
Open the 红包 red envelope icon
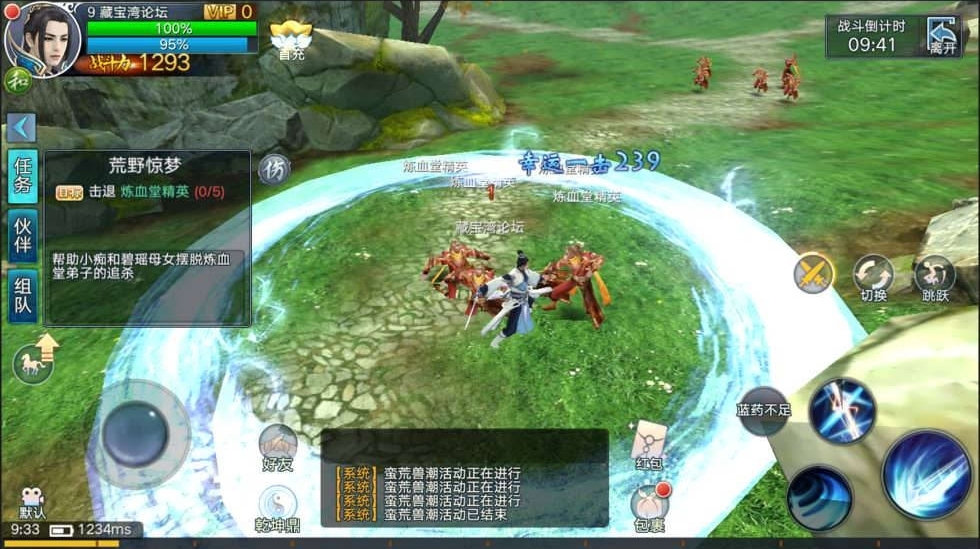pos(649,444)
